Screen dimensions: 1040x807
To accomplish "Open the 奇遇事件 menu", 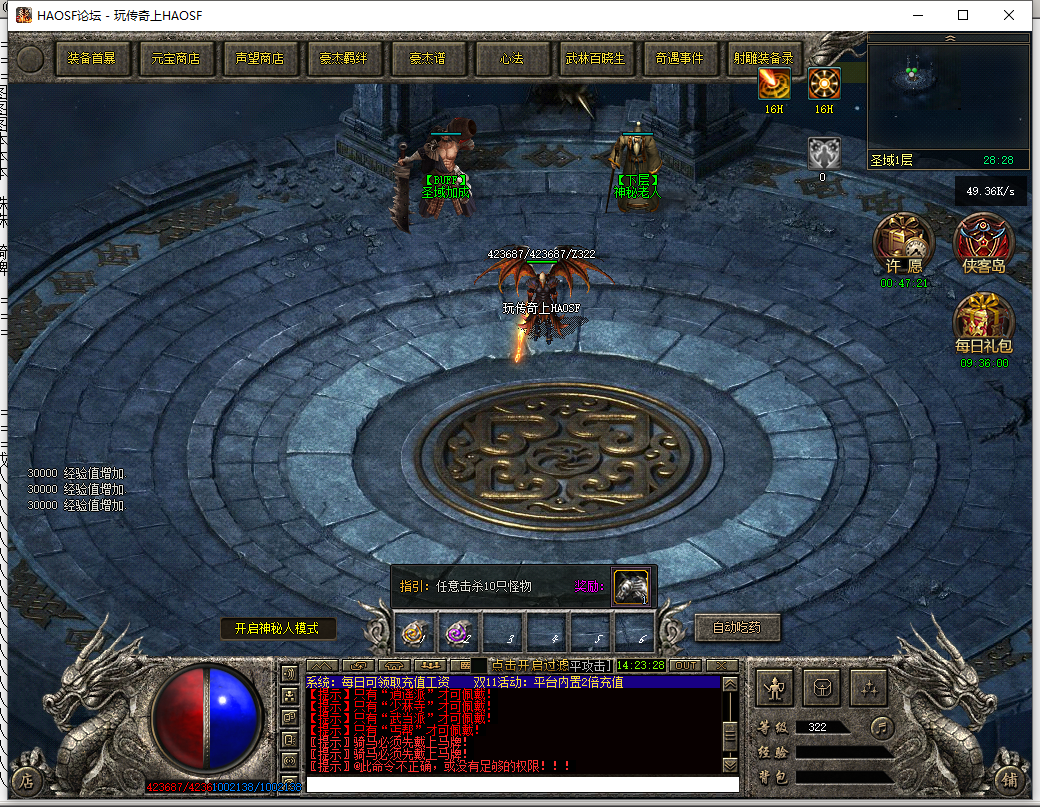I will pyautogui.click(x=680, y=59).
